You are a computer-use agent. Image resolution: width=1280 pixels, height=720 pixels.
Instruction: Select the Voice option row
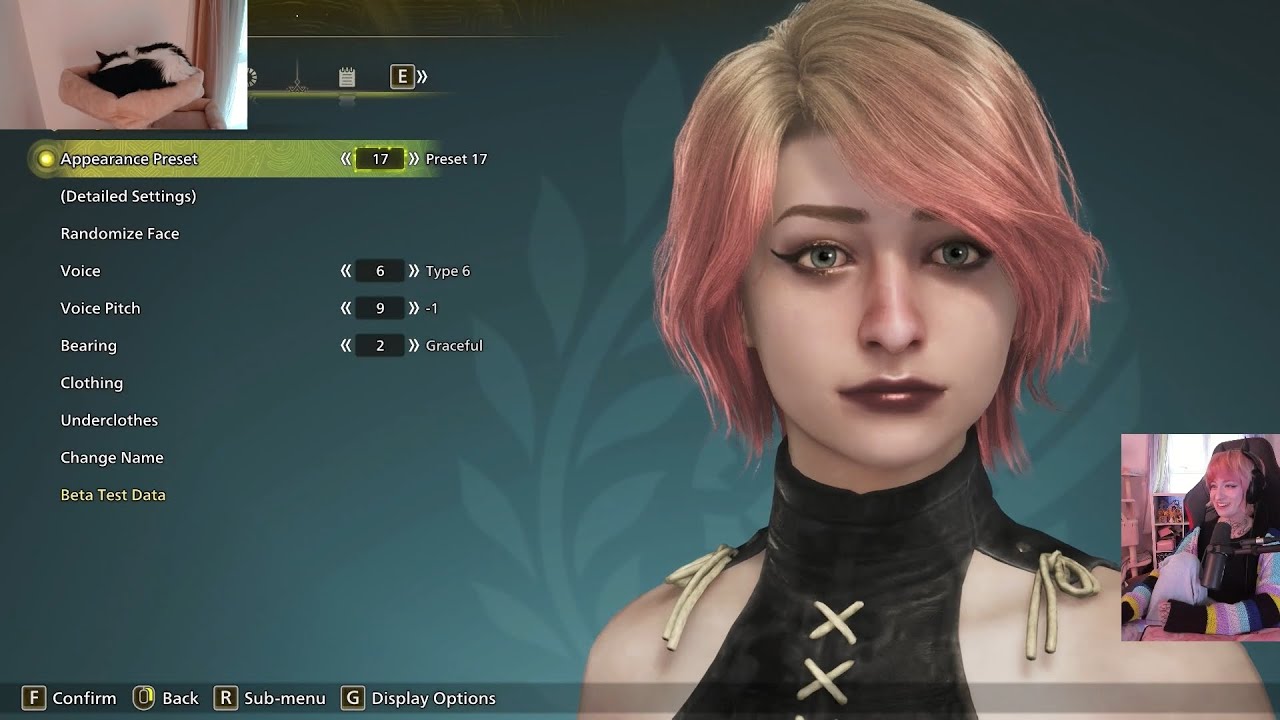click(x=80, y=271)
